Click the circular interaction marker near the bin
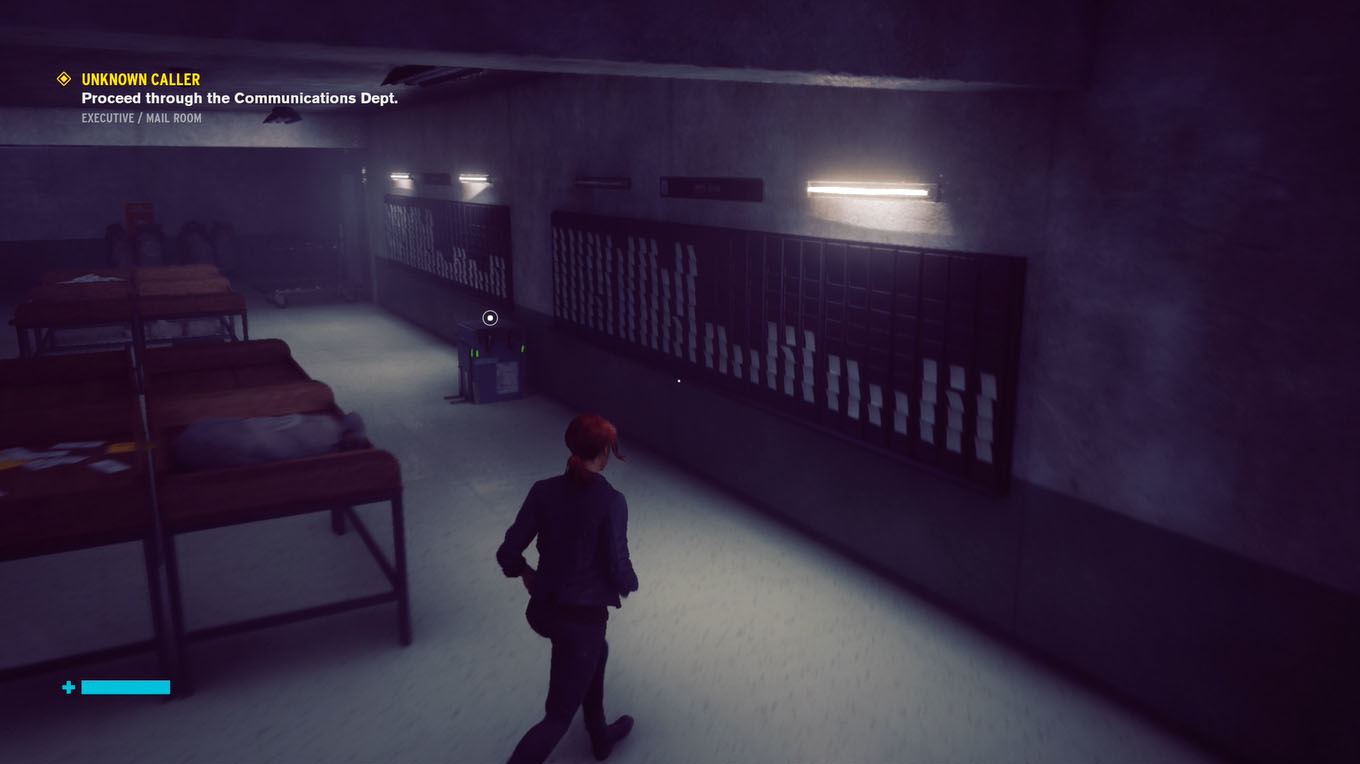The image size is (1360, 764). [x=489, y=317]
